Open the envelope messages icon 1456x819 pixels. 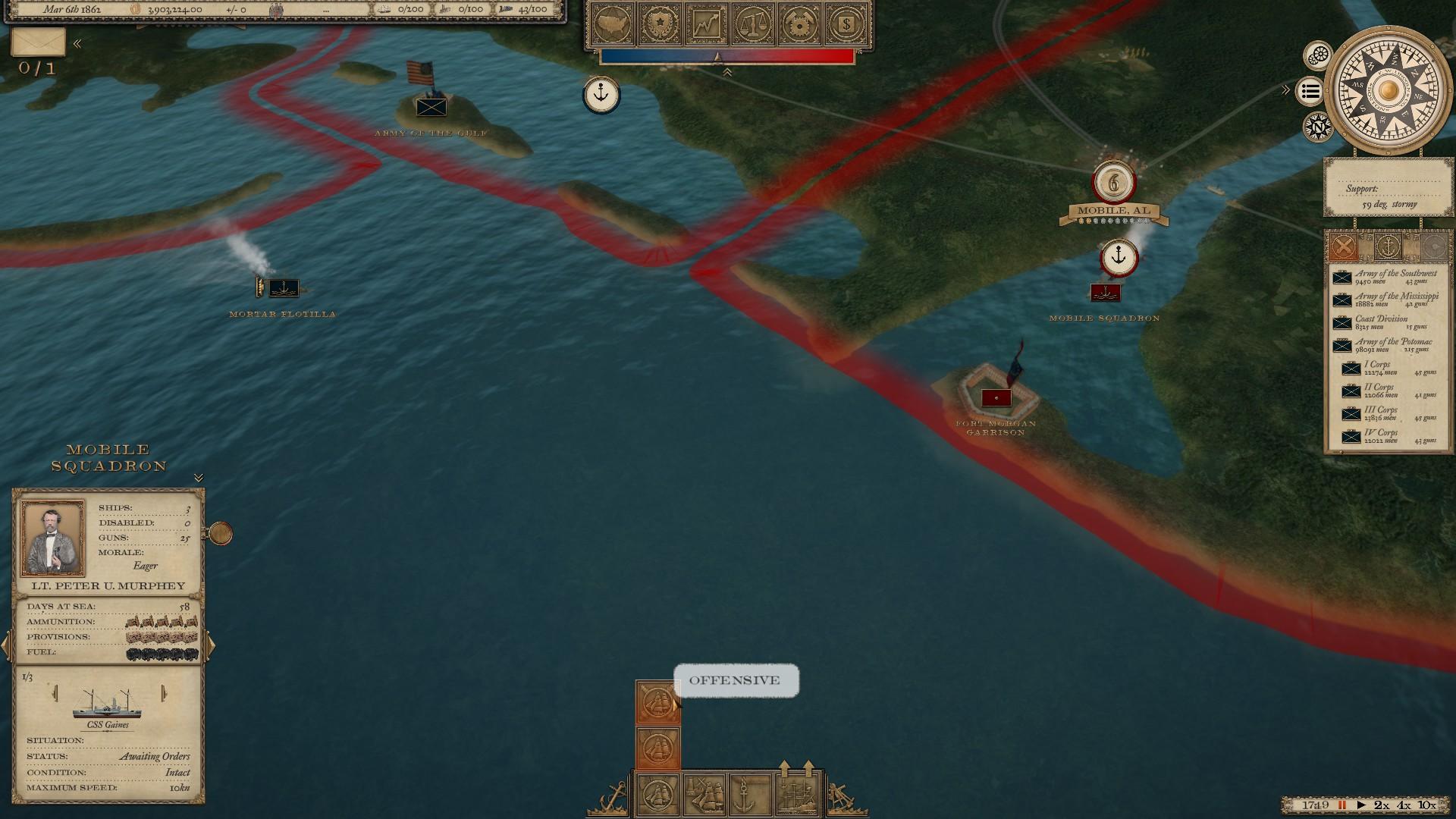pyautogui.click(x=38, y=42)
